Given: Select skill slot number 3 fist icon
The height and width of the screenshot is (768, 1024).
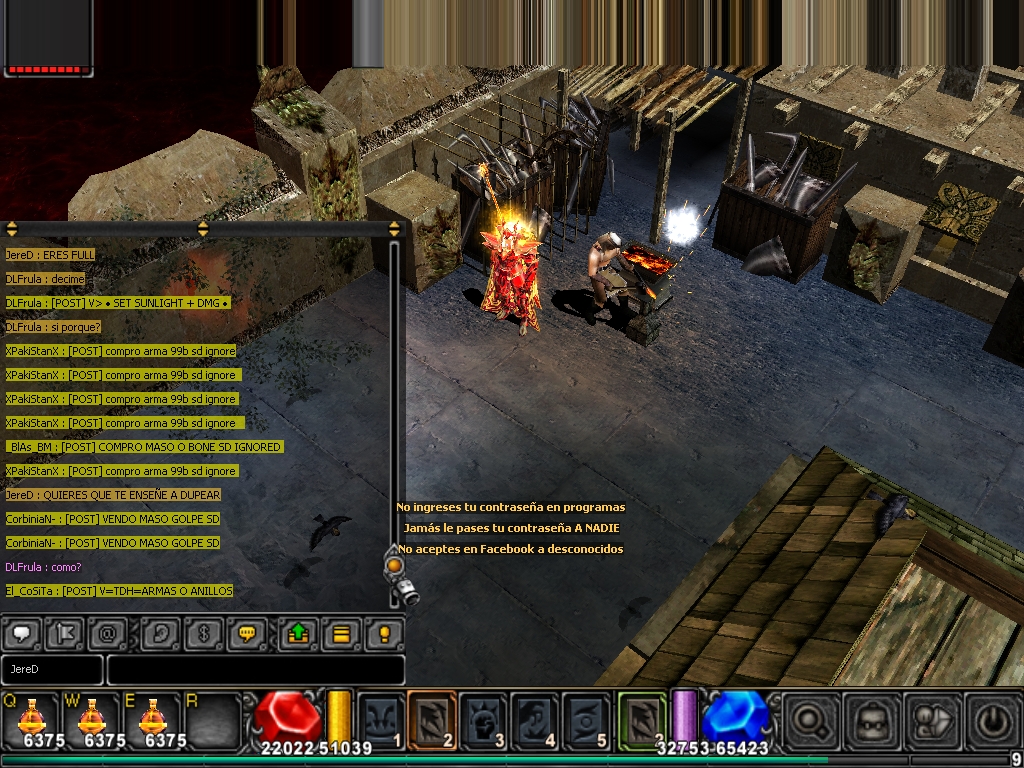Looking at the screenshot, I should click(483, 720).
